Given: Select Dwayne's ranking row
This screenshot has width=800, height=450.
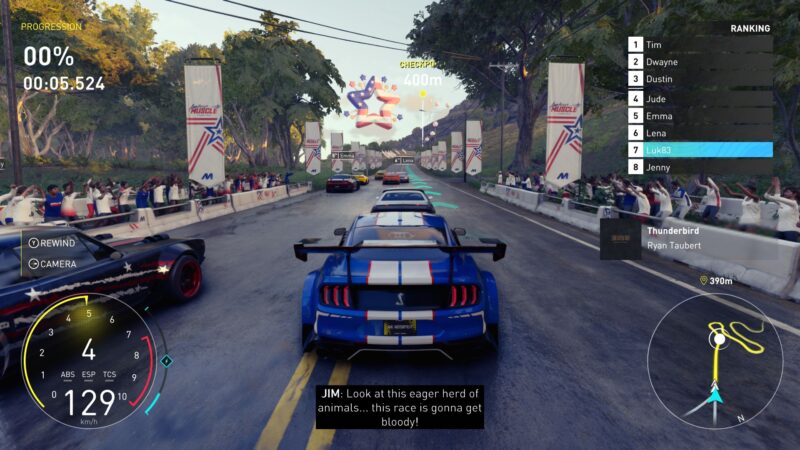Looking at the screenshot, I should [x=700, y=62].
